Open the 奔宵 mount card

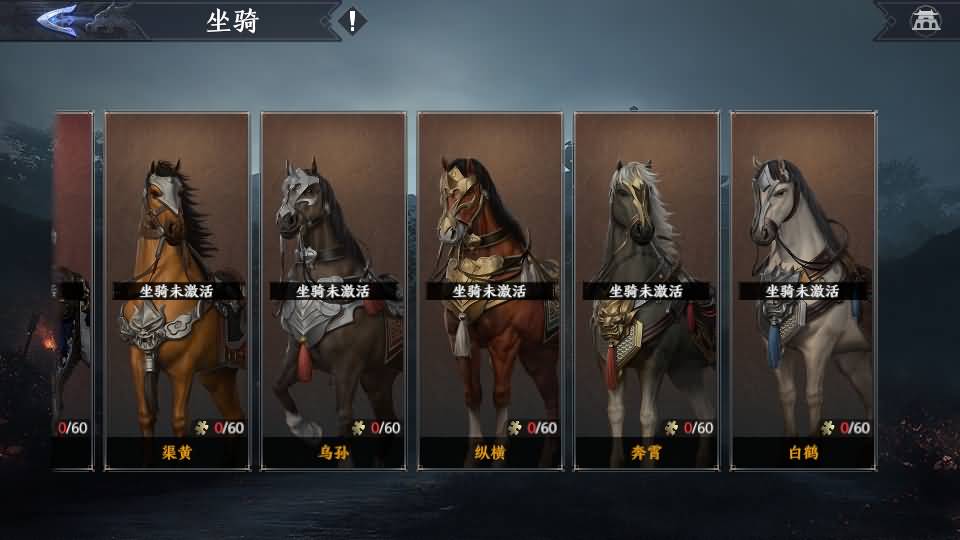pyautogui.click(x=646, y=290)
